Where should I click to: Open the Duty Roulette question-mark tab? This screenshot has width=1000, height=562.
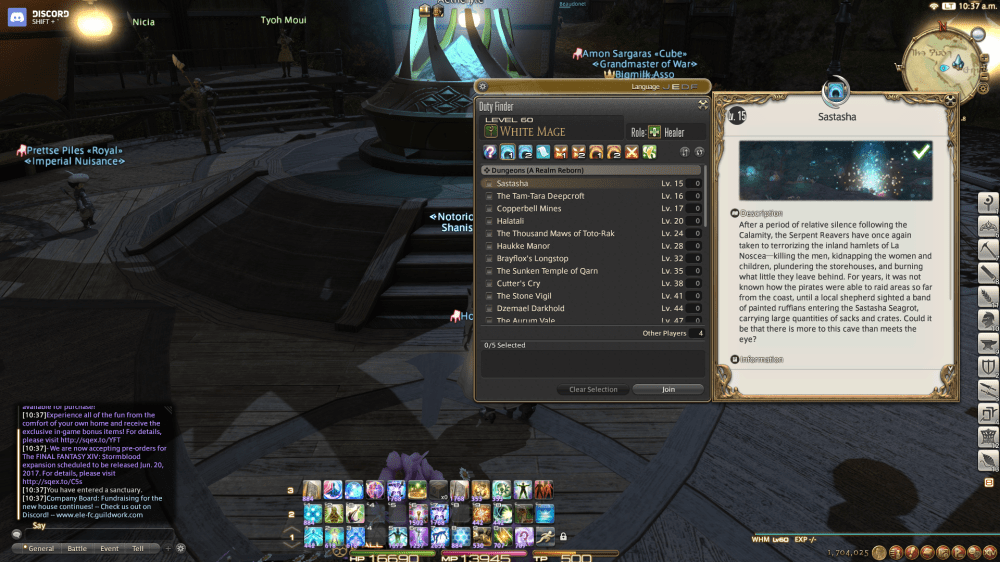point(490,152)
